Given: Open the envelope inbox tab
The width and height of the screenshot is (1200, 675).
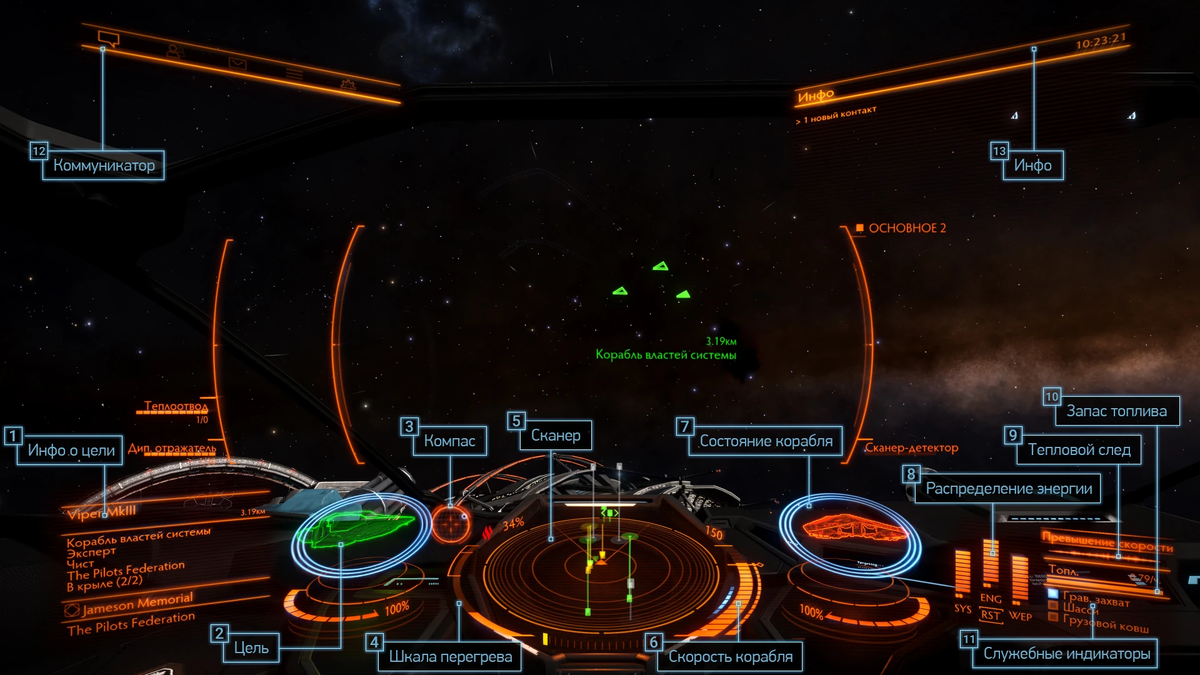Looking at the screenshot, I should point(237,63).
